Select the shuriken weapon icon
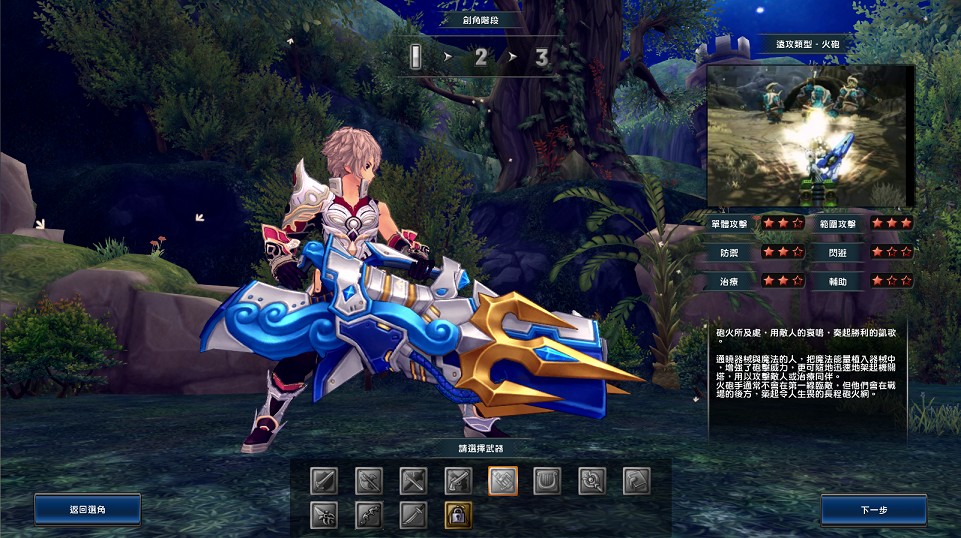This screenshot has height=538, width=961. (x=323, y=516)
